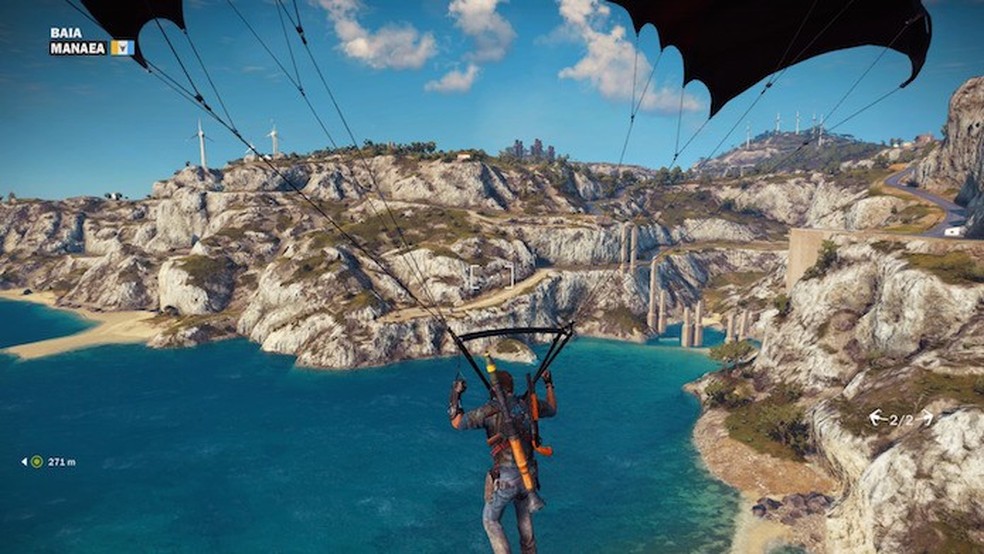This screenshot has height=554, width=984.
Task: Click the right arrow beside the 2/2 counter
Action: (926, 417)
